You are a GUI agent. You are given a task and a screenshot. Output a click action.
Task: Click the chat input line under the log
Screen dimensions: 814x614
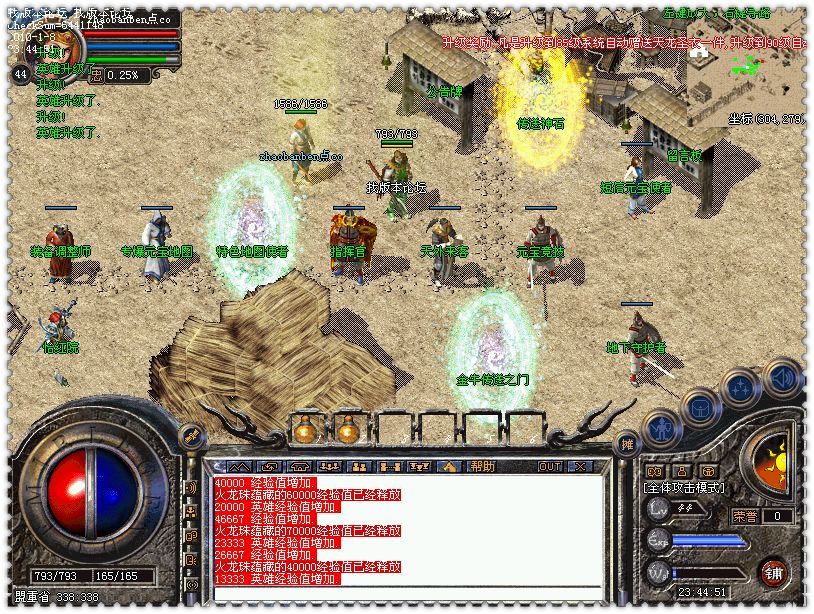400,594
